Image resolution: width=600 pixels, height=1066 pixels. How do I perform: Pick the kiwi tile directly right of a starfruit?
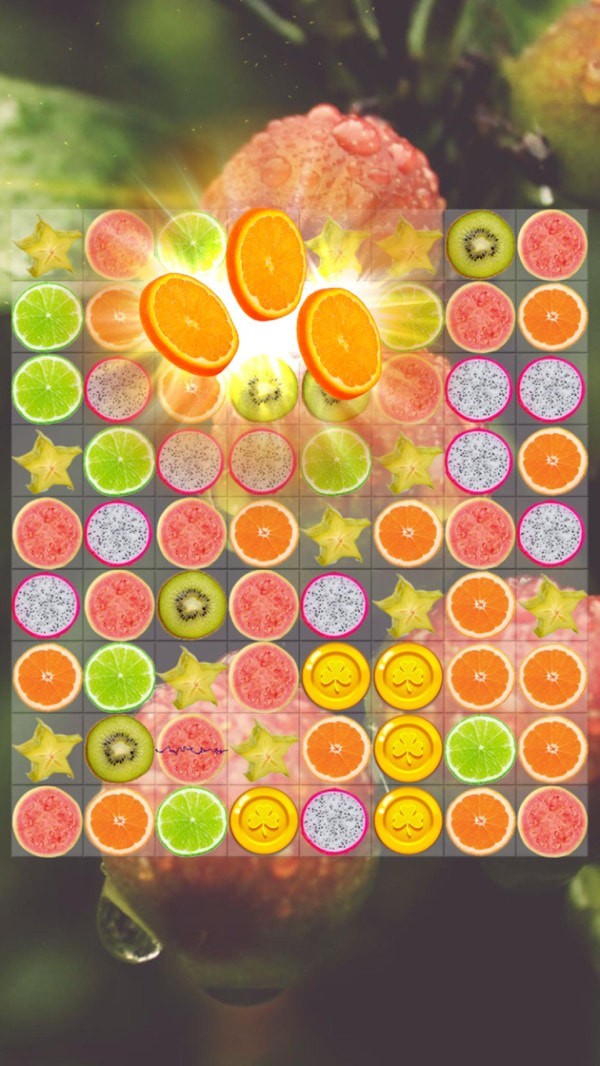[120, 748]
